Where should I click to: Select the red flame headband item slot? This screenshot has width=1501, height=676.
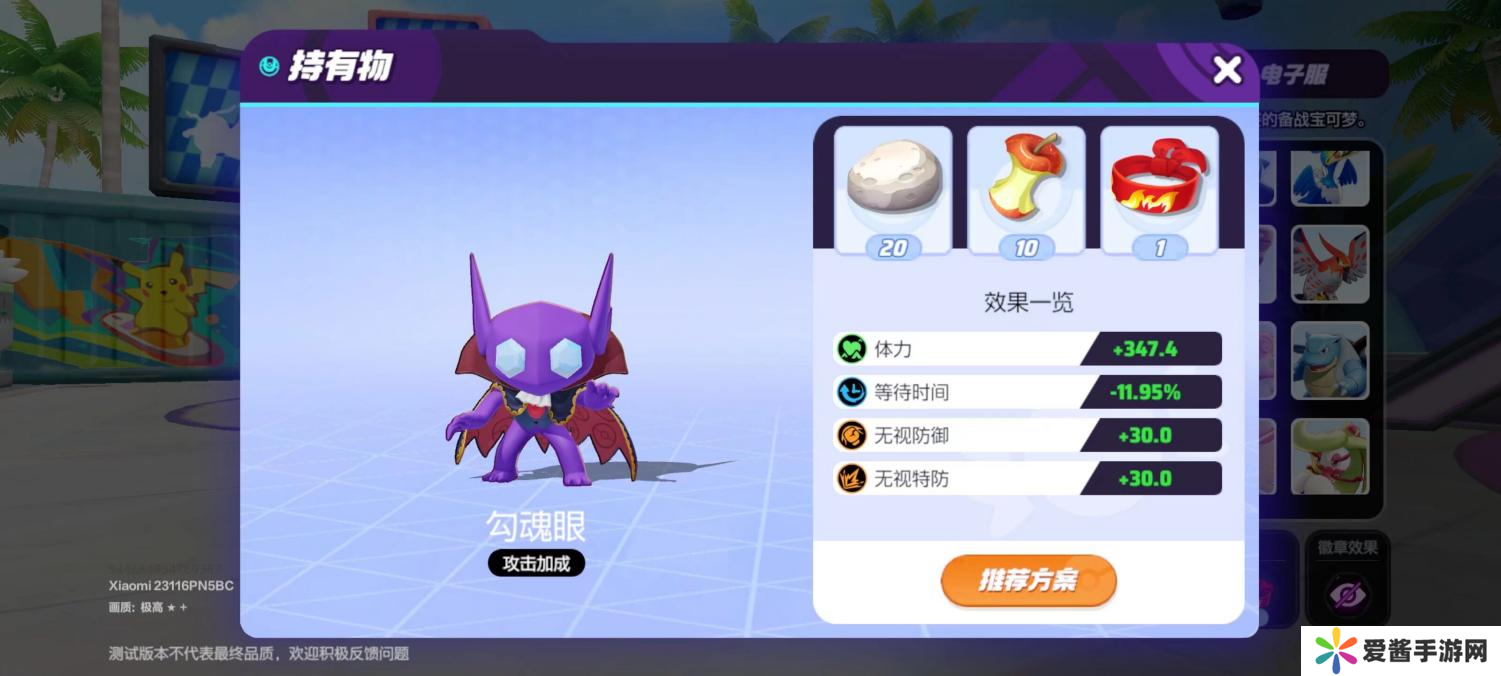[1159, 190]
